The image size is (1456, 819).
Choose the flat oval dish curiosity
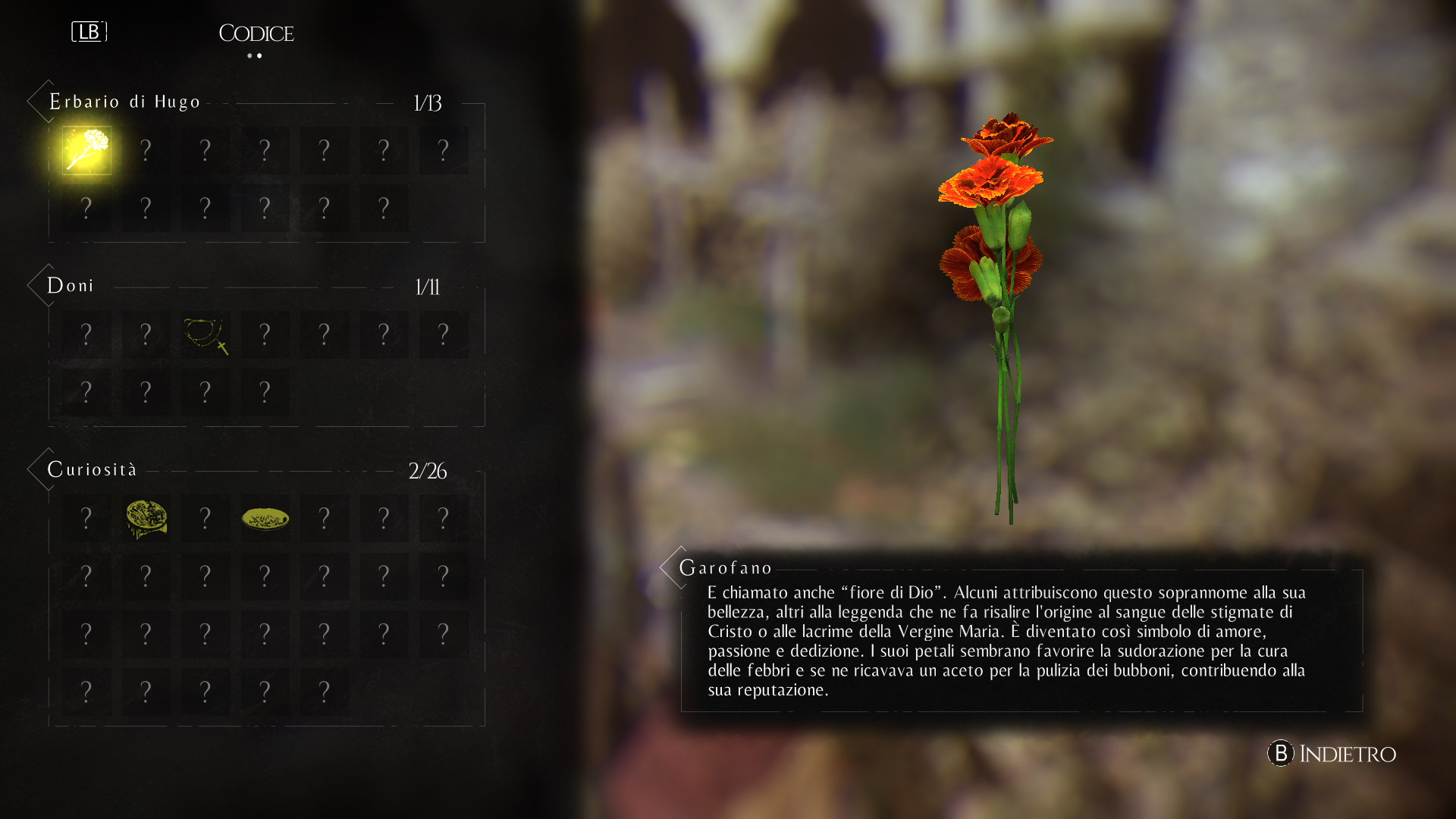[265, 519]
